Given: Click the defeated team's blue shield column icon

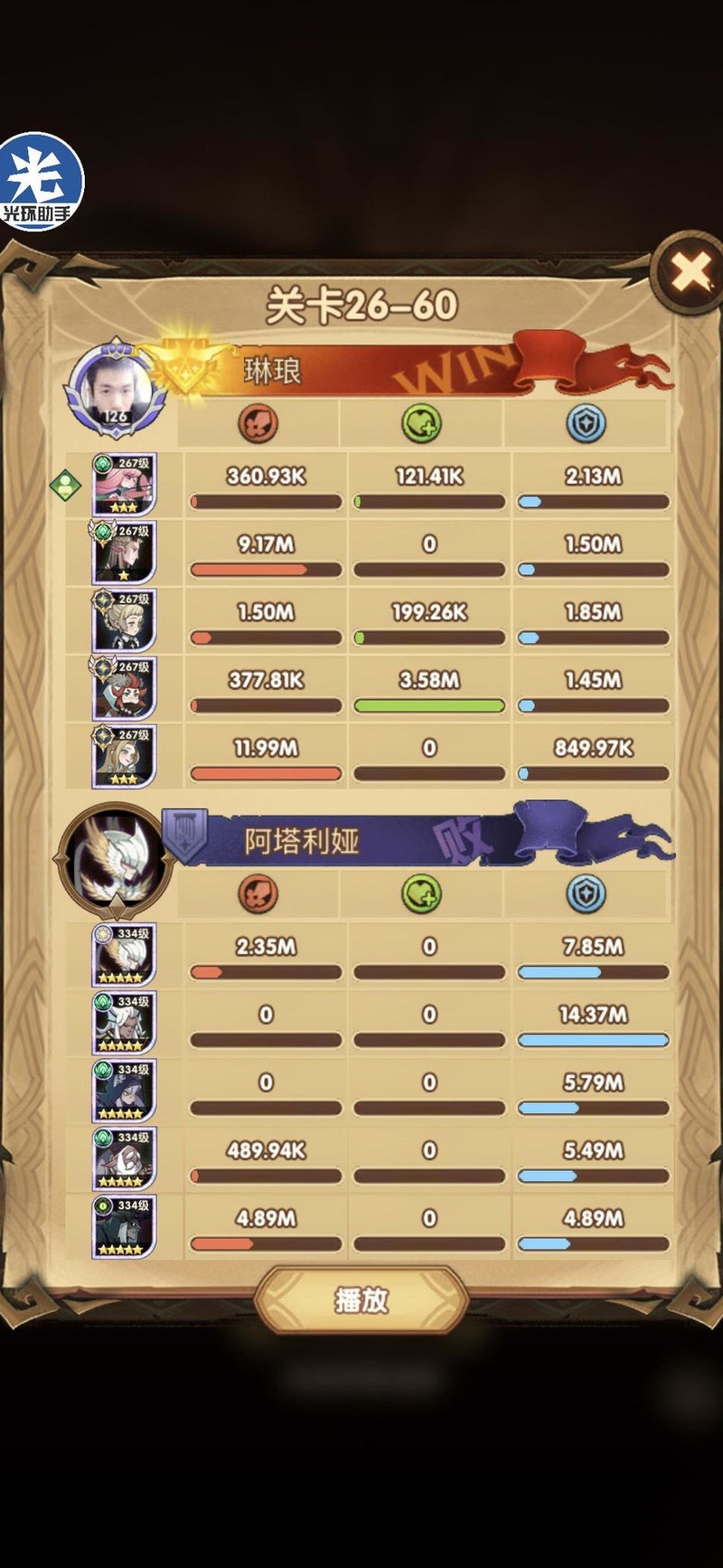Looking at the screenshot, I should tap(586, 893).
